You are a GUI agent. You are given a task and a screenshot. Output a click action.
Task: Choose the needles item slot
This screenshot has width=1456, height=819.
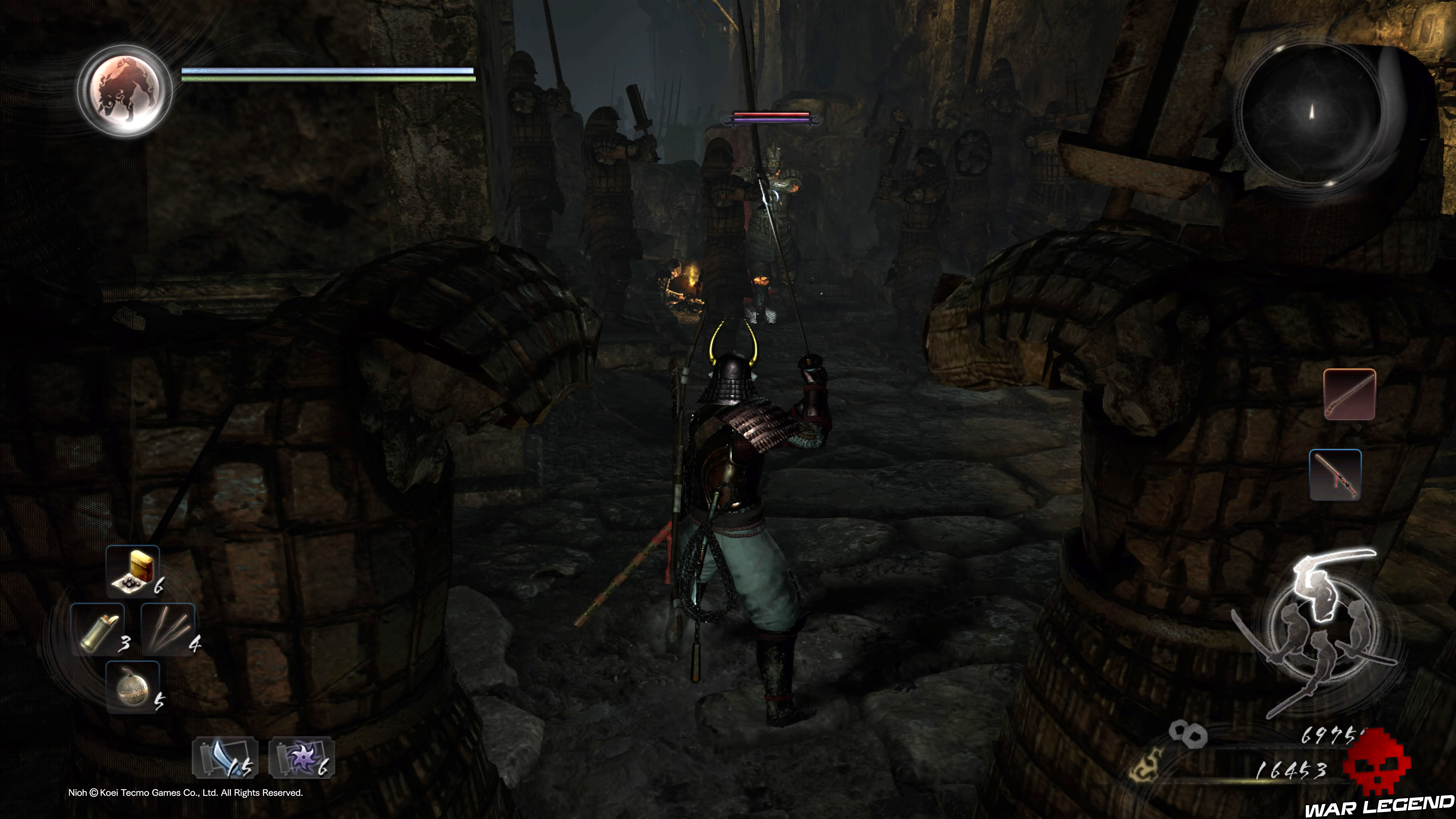(x=168, y=629)
